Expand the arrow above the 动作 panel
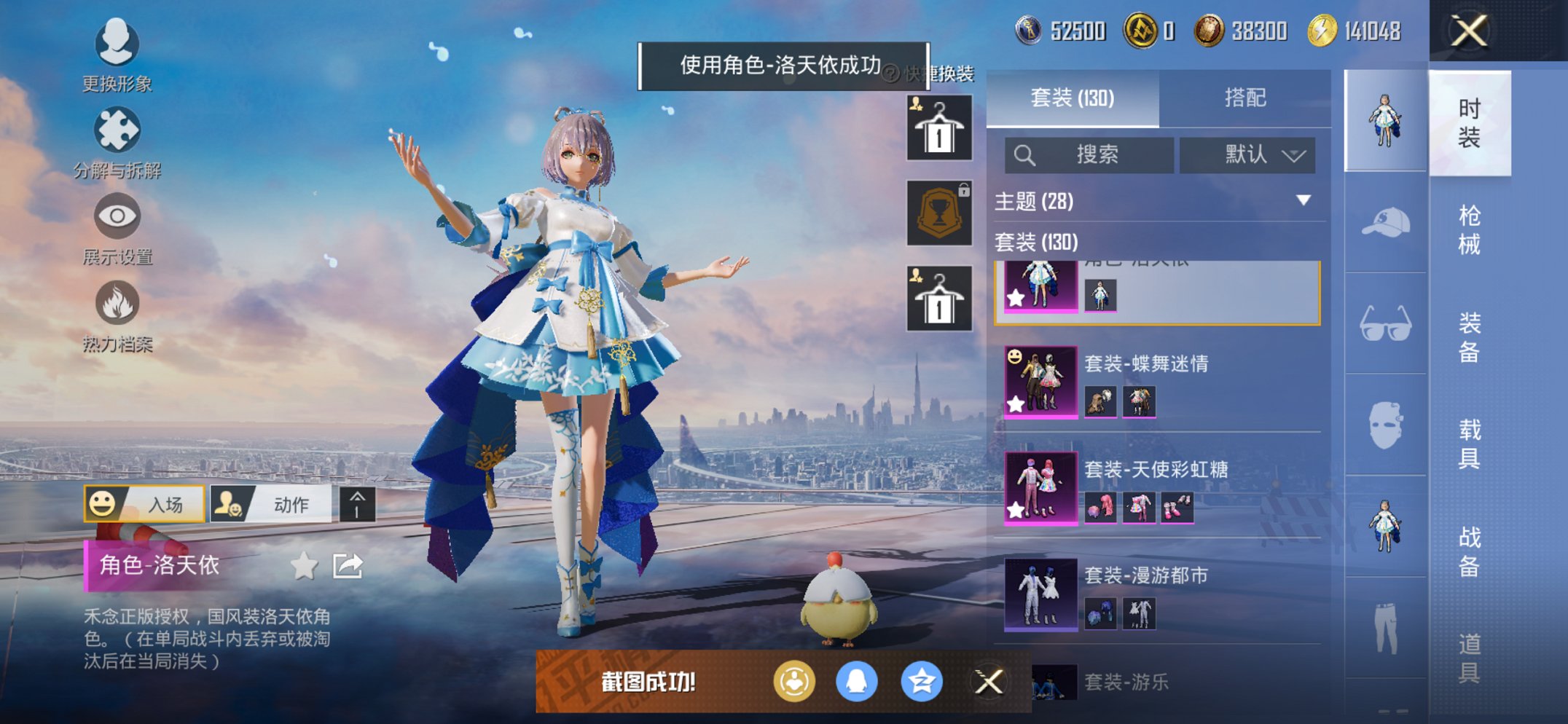Viewport: 1568px width, 724px height. coord(358,503)
